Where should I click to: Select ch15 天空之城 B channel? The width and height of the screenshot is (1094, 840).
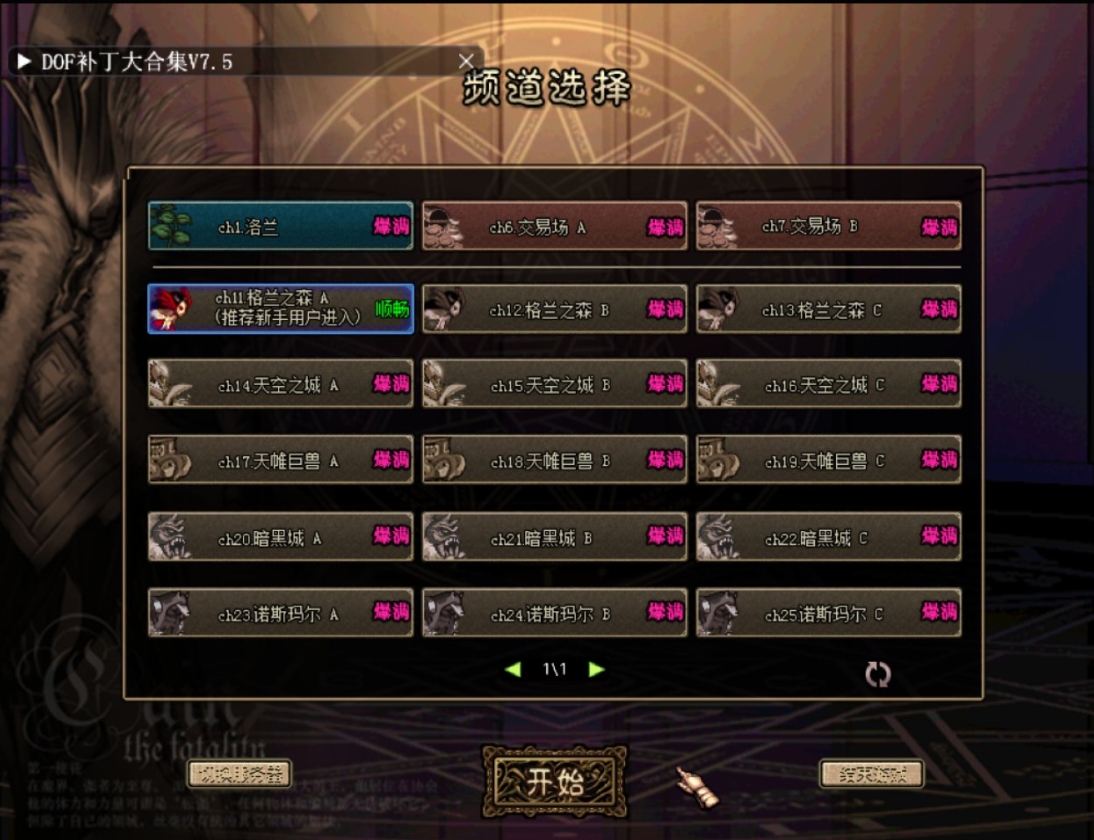click(554, 384)
